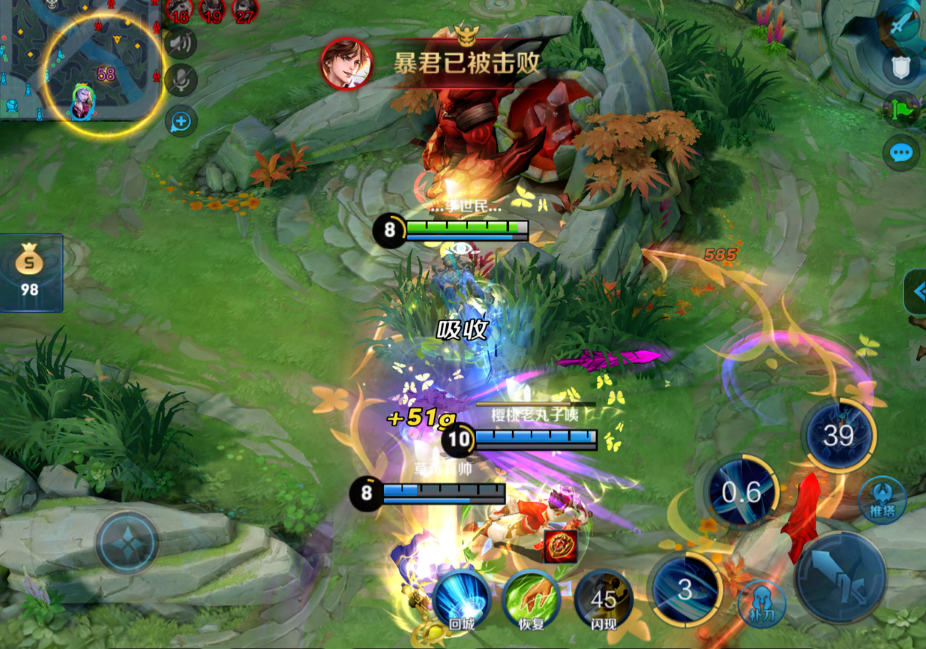Send the sword attack signal
This screenshot has width=926, height=649.
point(903,22)
